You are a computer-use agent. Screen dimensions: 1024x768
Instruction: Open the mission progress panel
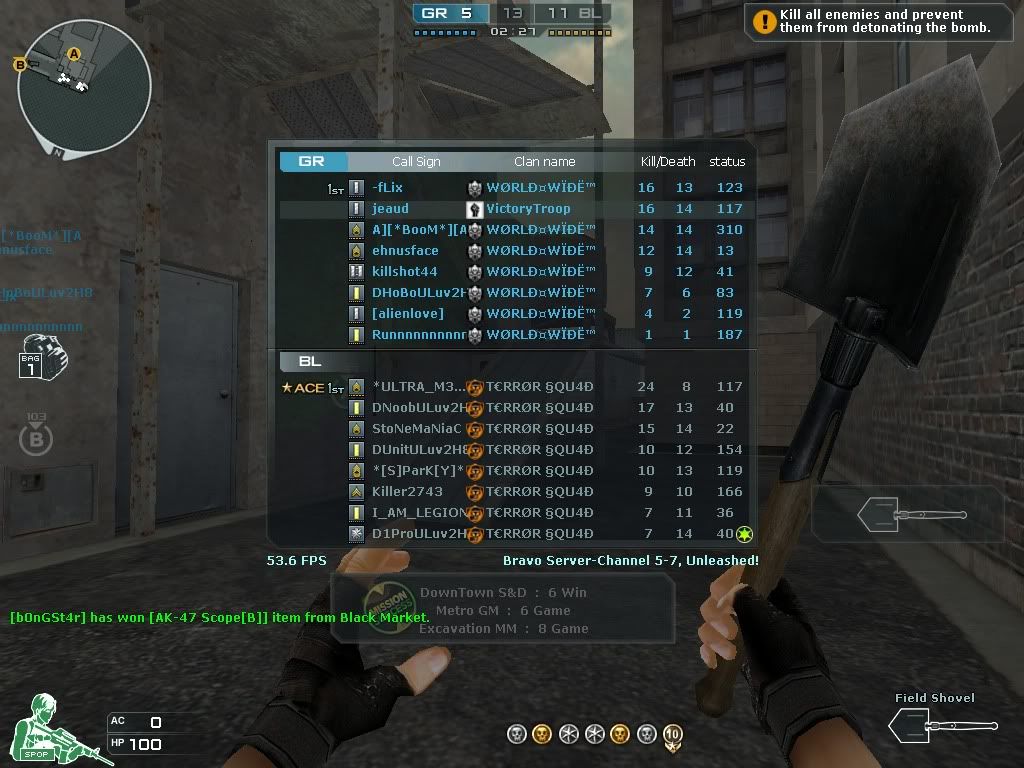pos(502,610)
